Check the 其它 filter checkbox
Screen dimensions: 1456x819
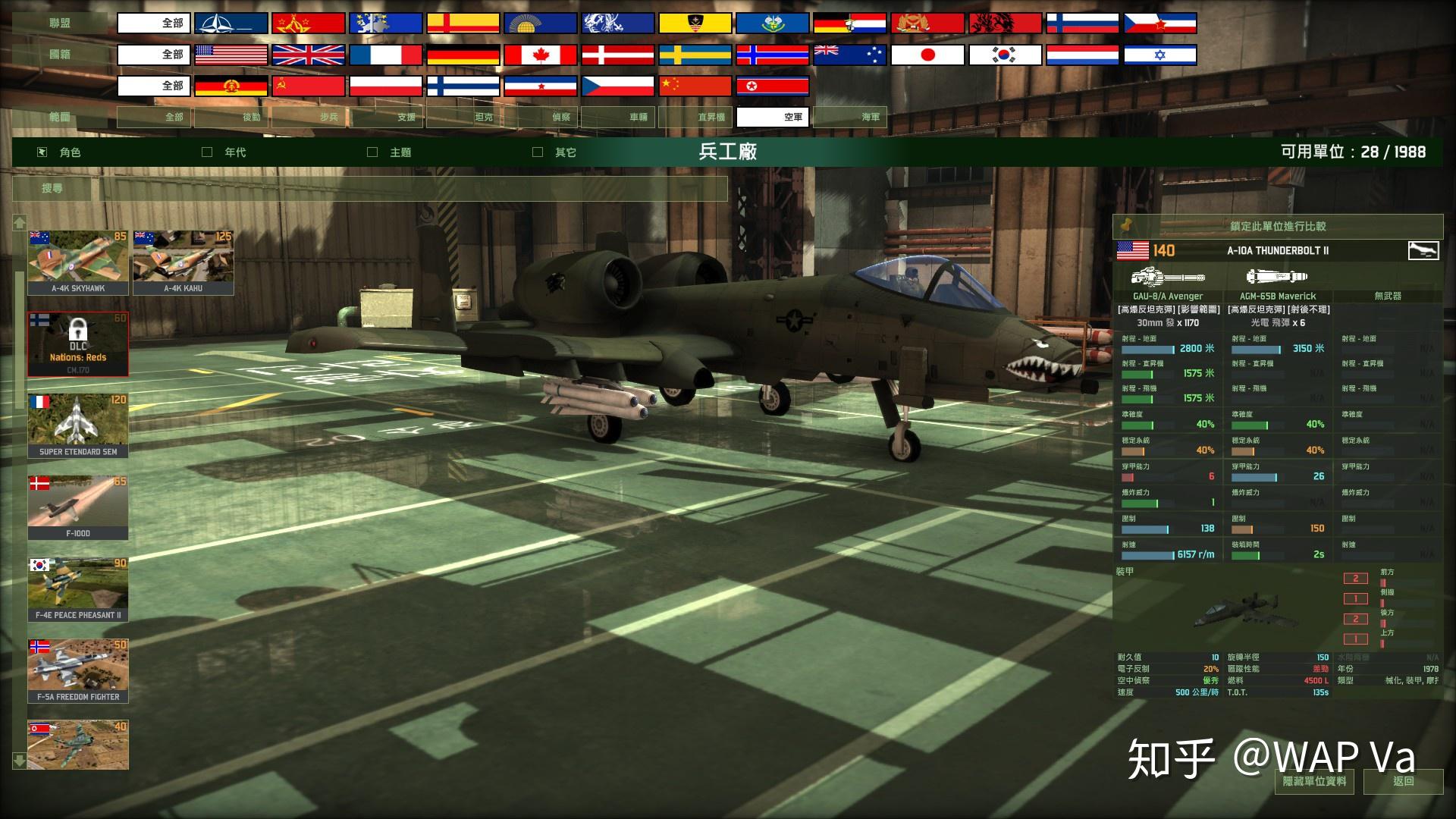(538, 152)
